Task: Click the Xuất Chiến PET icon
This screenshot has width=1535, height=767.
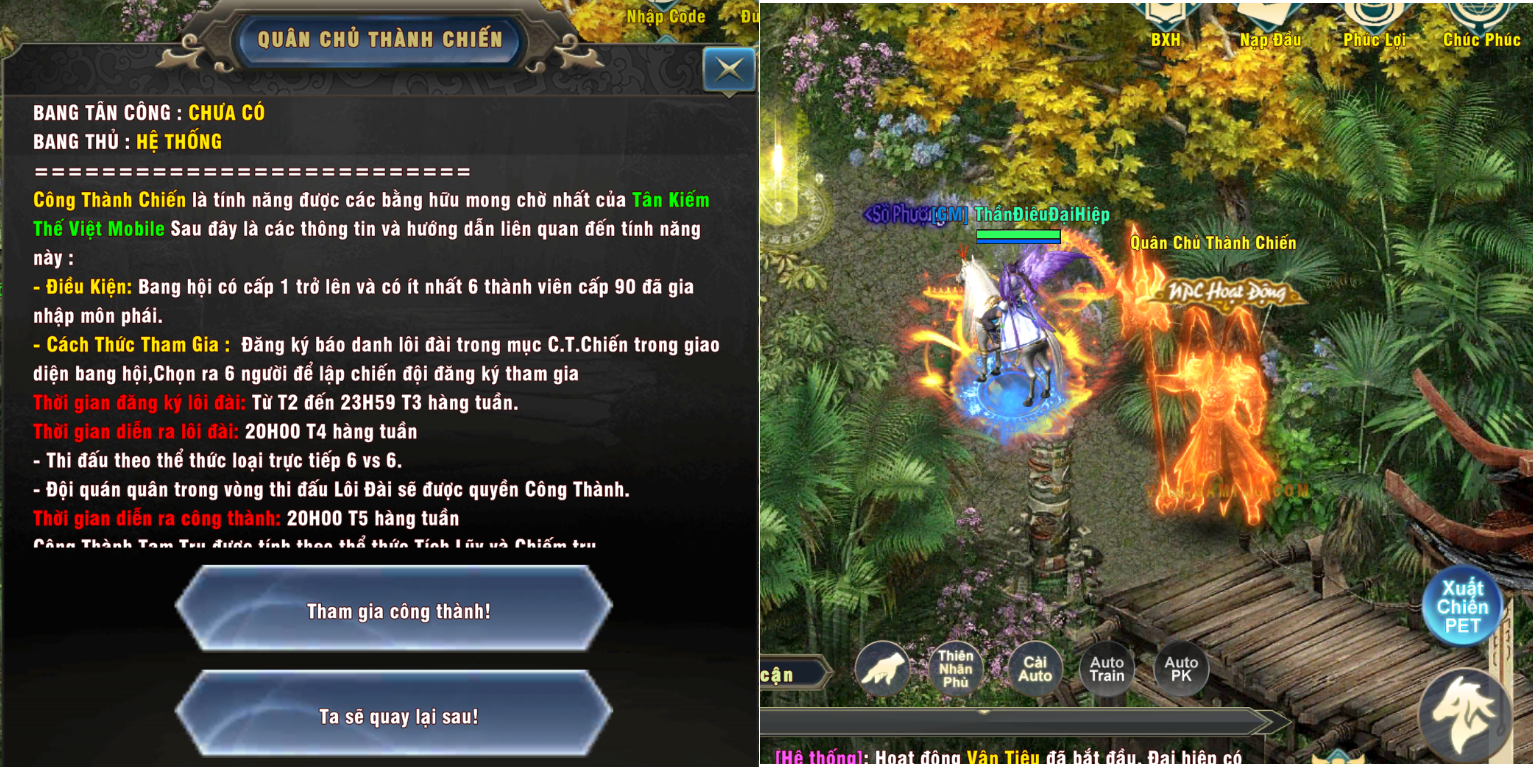Action: pyautogui.click(x=1463, y=606)
